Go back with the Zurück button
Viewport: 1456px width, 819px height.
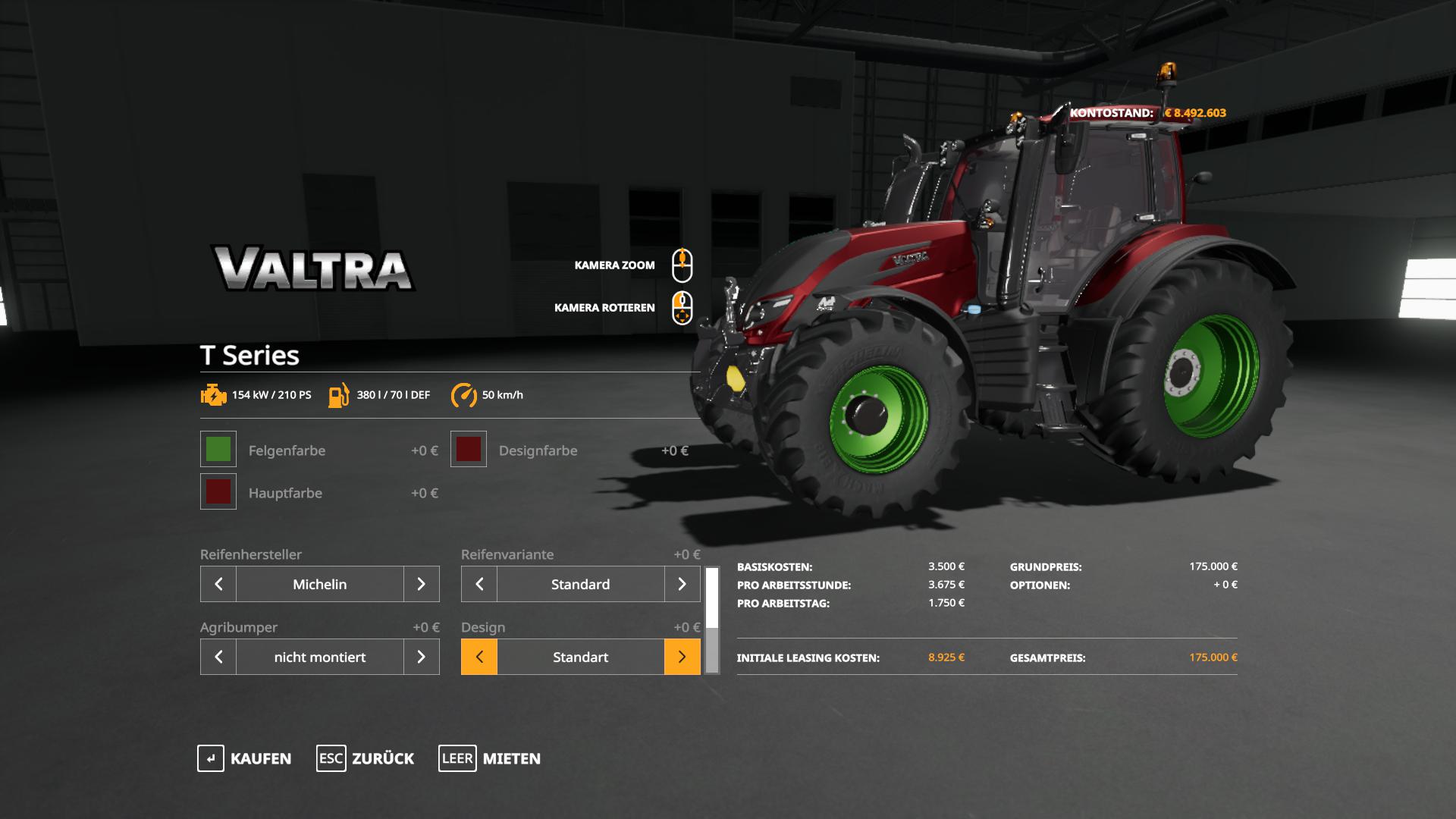[x=366, y=758]
